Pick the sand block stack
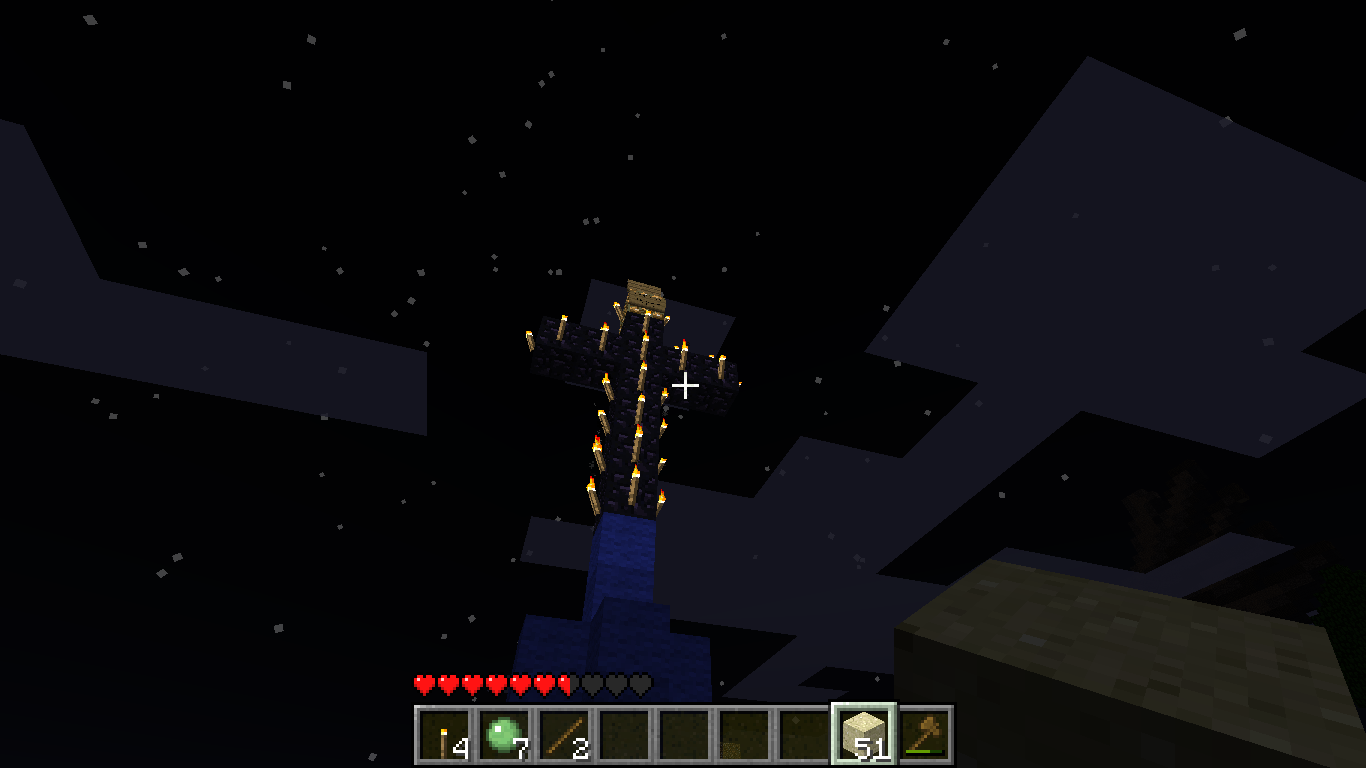This screenshot has width=1366, height=768. click(x=863, y=735)
